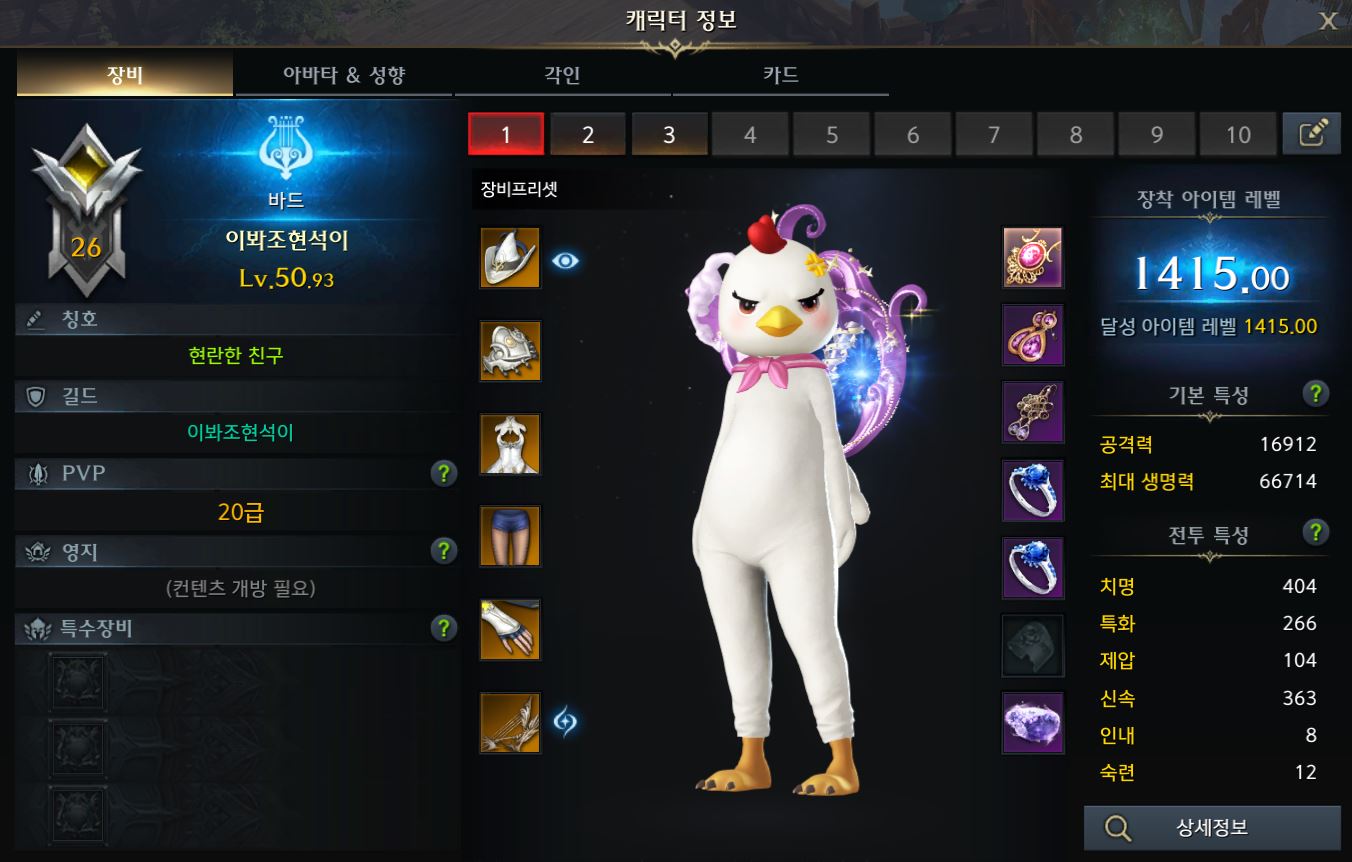
Task: Open the PVP help question mark
Action: point(444,473)
